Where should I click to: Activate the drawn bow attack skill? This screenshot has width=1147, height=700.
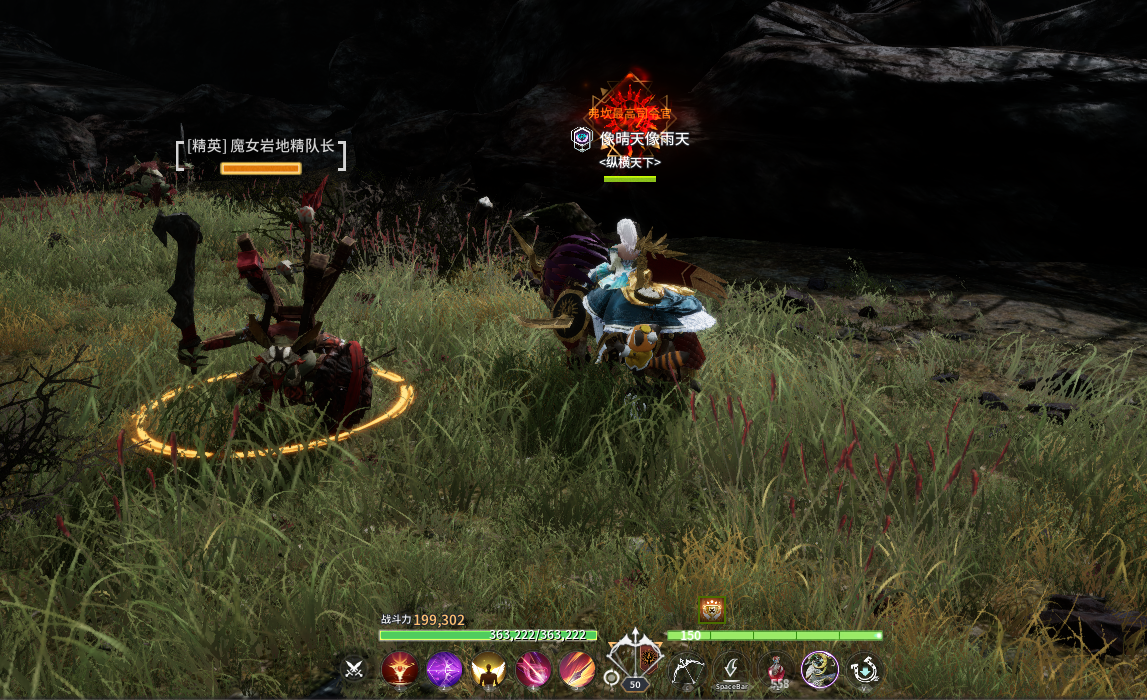pyautogui.click(x=687, y=669)
